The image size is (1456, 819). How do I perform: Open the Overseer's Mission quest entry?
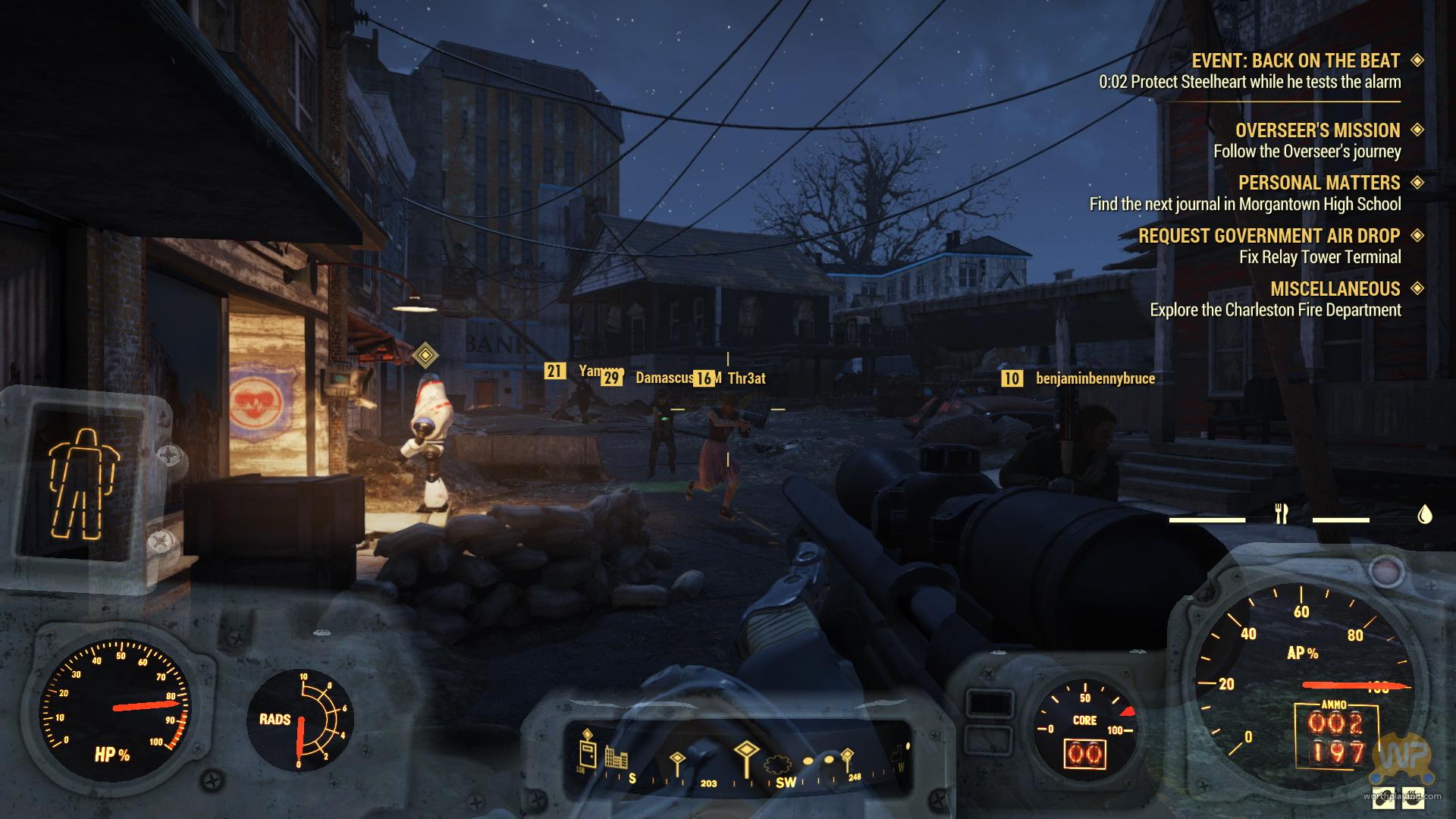[x=1317, y=130]
